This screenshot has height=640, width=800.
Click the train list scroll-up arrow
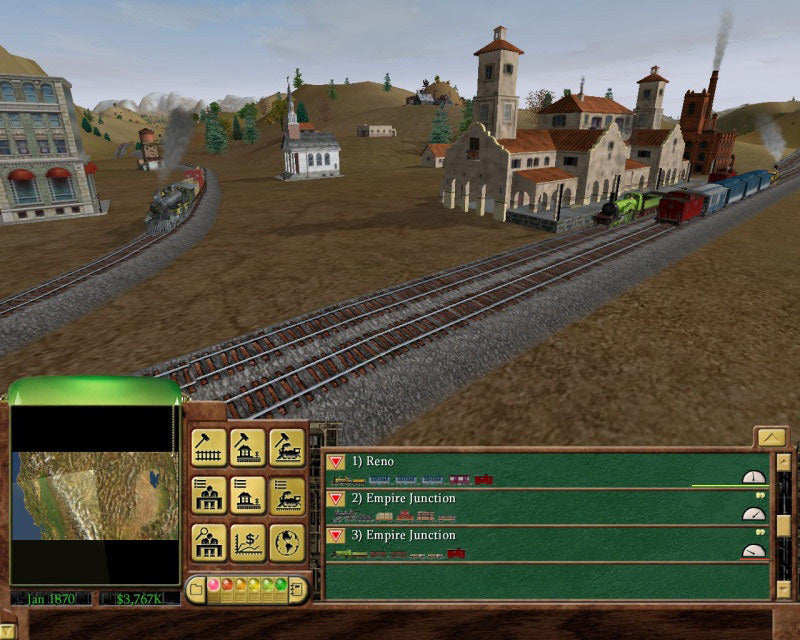[x=783, y=461]
